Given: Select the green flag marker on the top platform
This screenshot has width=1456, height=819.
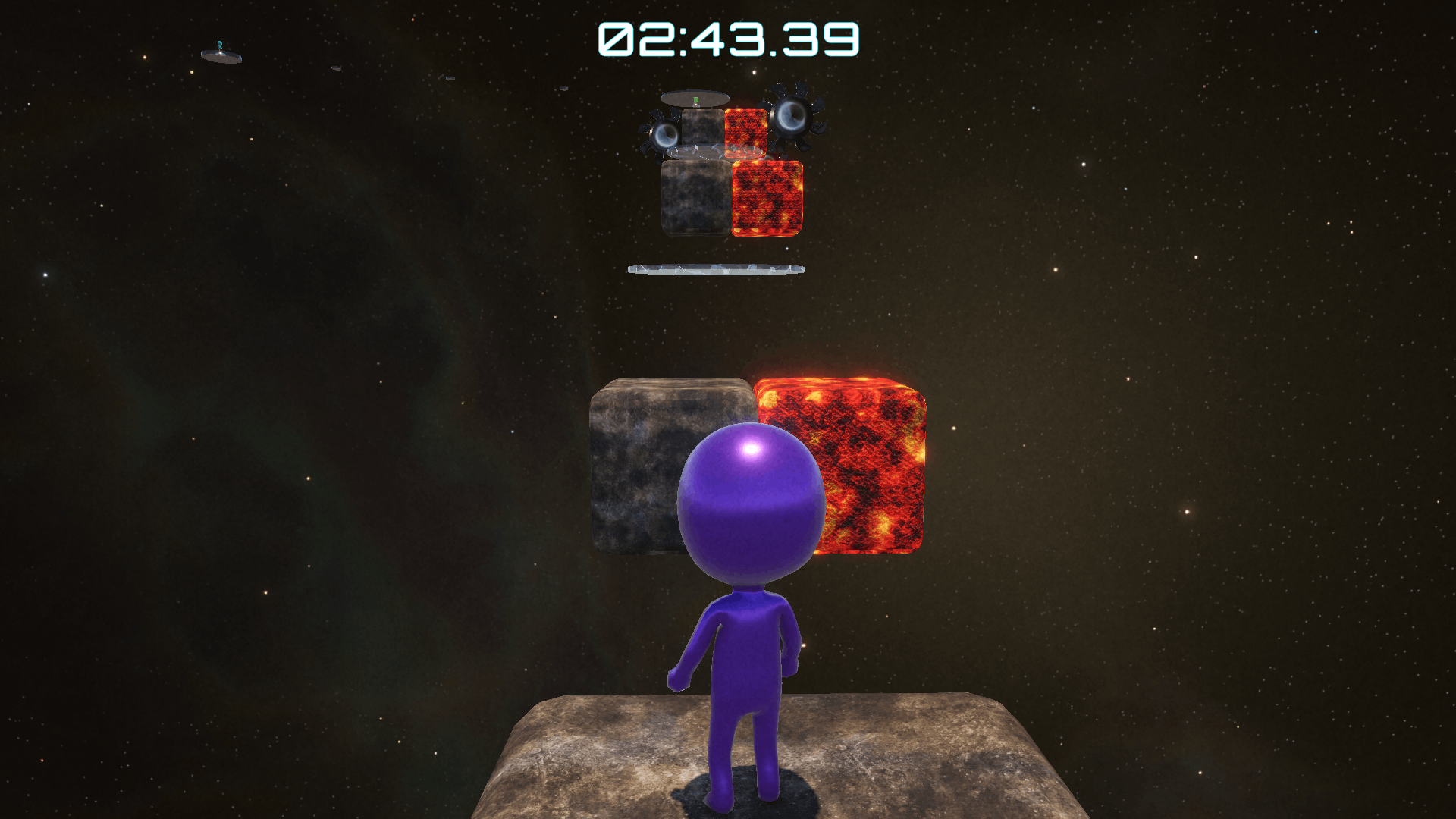Looking at the screenshot, I should point(695,100).
